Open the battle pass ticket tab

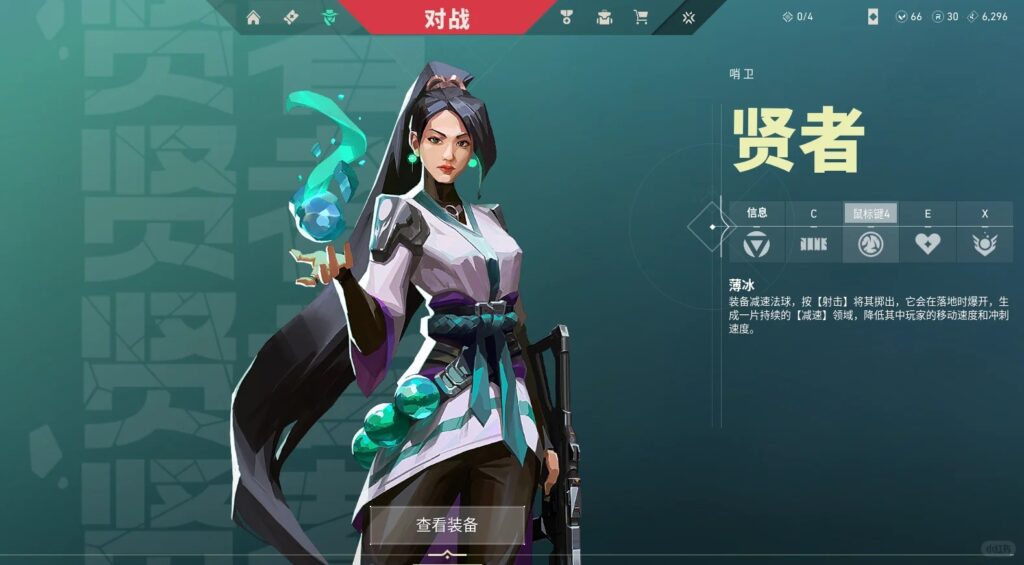click(291, 17)
